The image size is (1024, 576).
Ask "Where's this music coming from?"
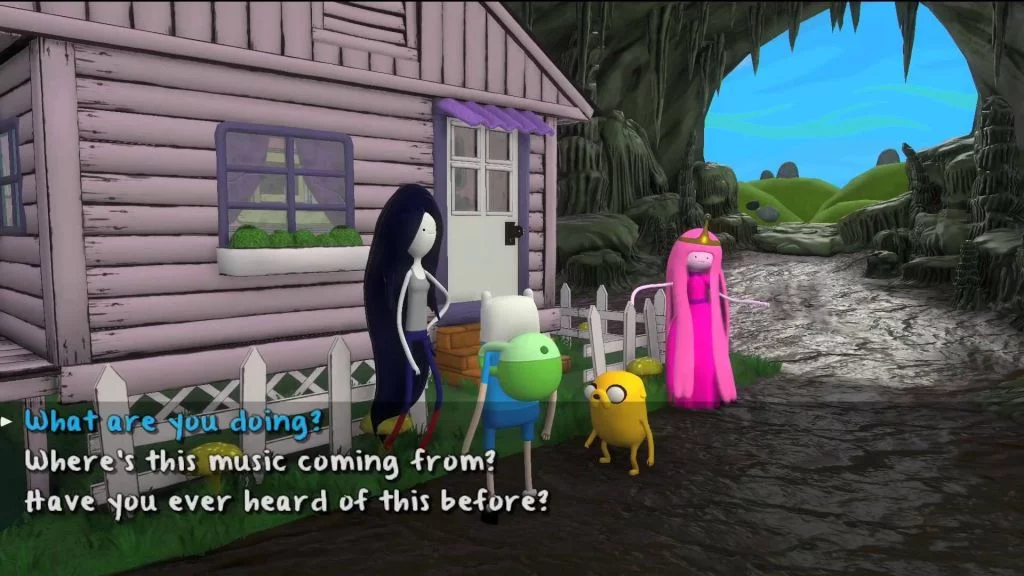click(260, 460)
